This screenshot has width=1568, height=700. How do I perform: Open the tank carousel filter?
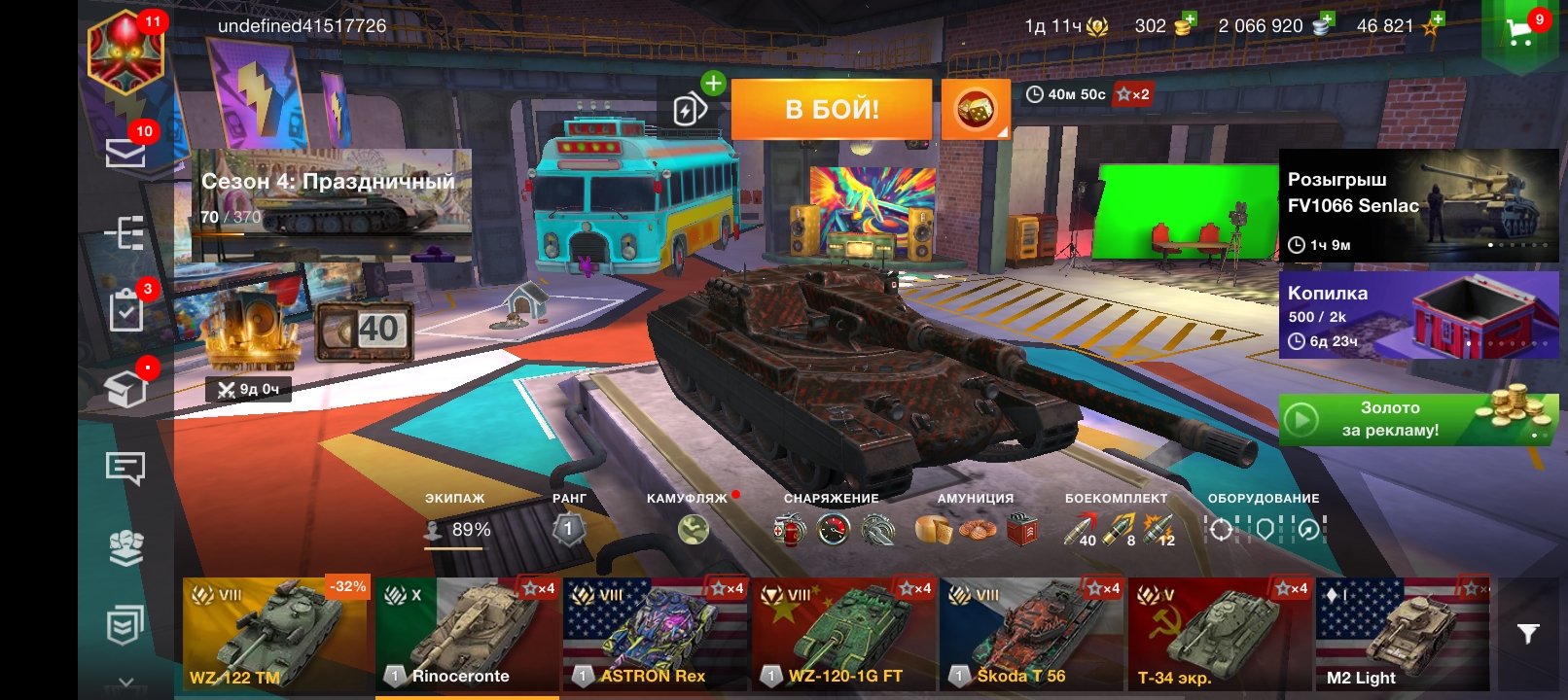[1528, 634]
